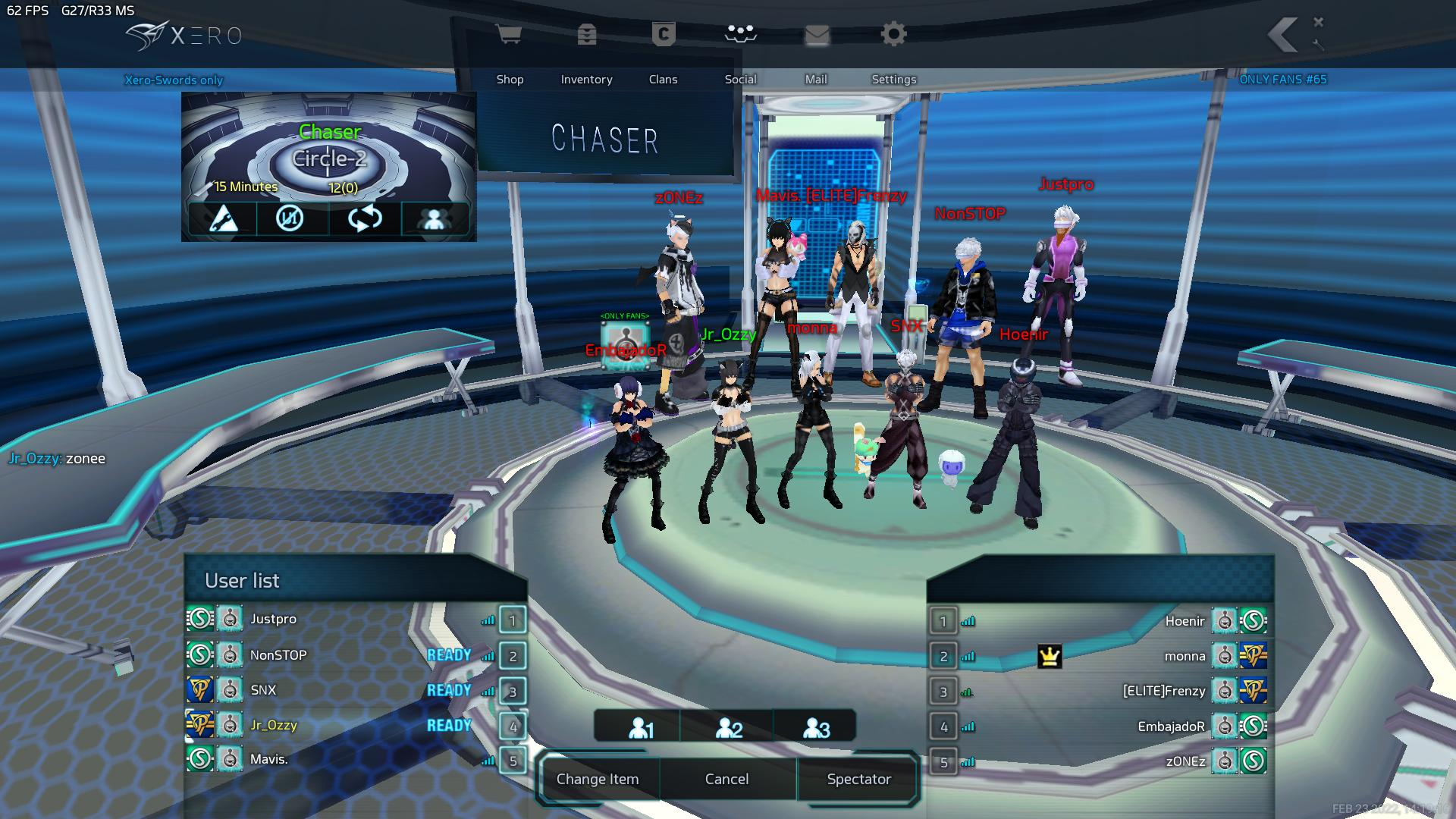The image size is (1456, 819).
Task: Select character preset 1
Action: pyautogui.click(x=640, y=728)
